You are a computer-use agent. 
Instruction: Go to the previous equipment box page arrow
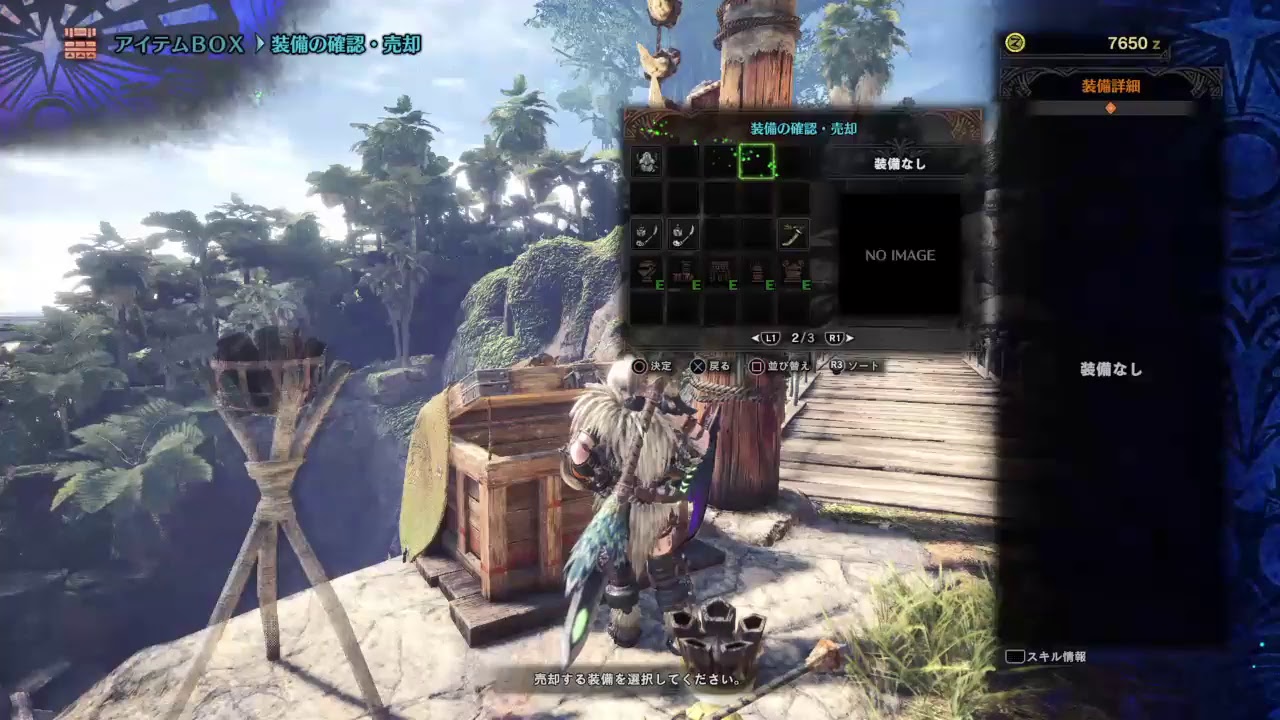point(756,338)
